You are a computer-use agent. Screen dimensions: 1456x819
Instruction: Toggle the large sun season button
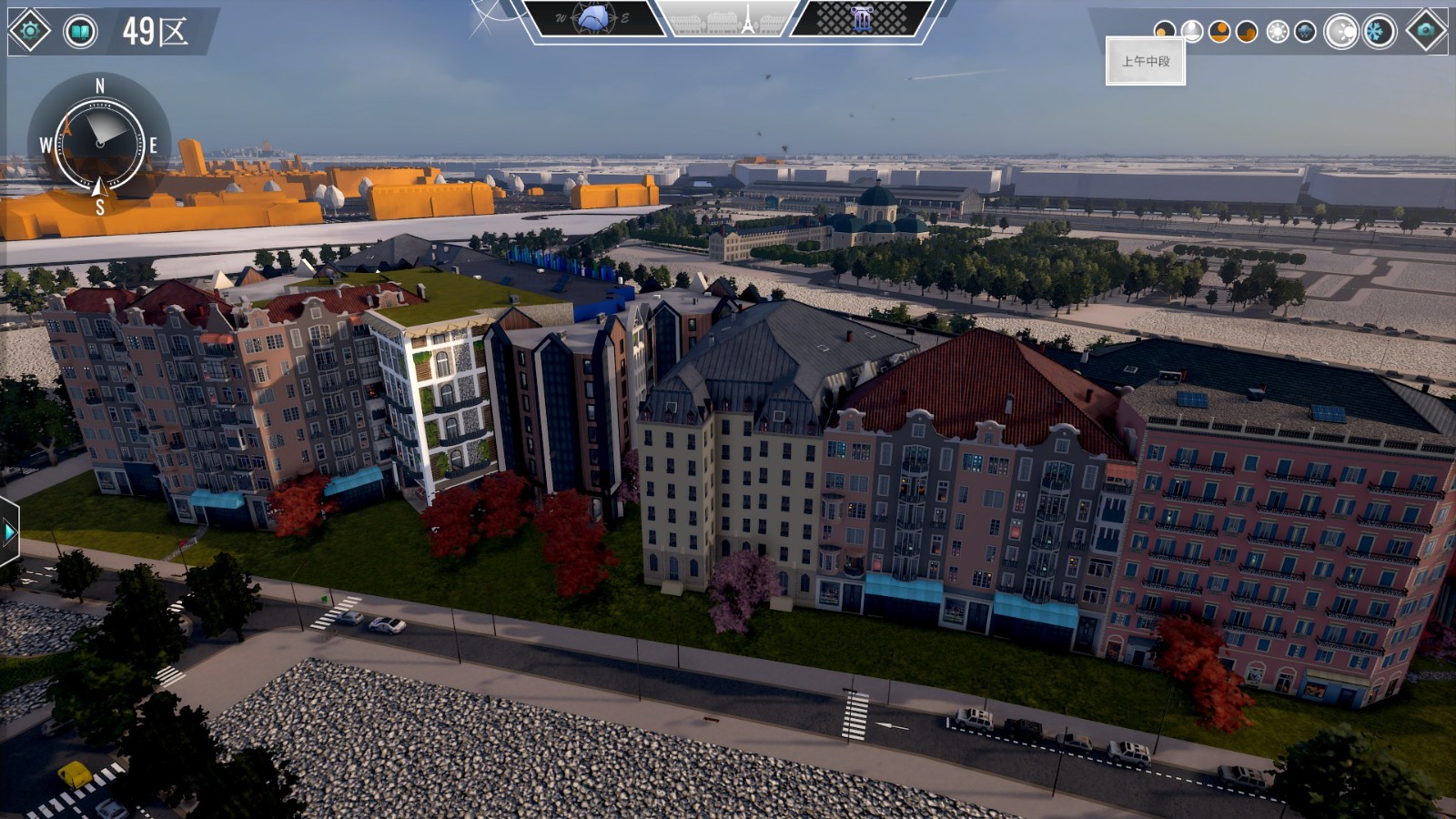[x=1341, y=32]
